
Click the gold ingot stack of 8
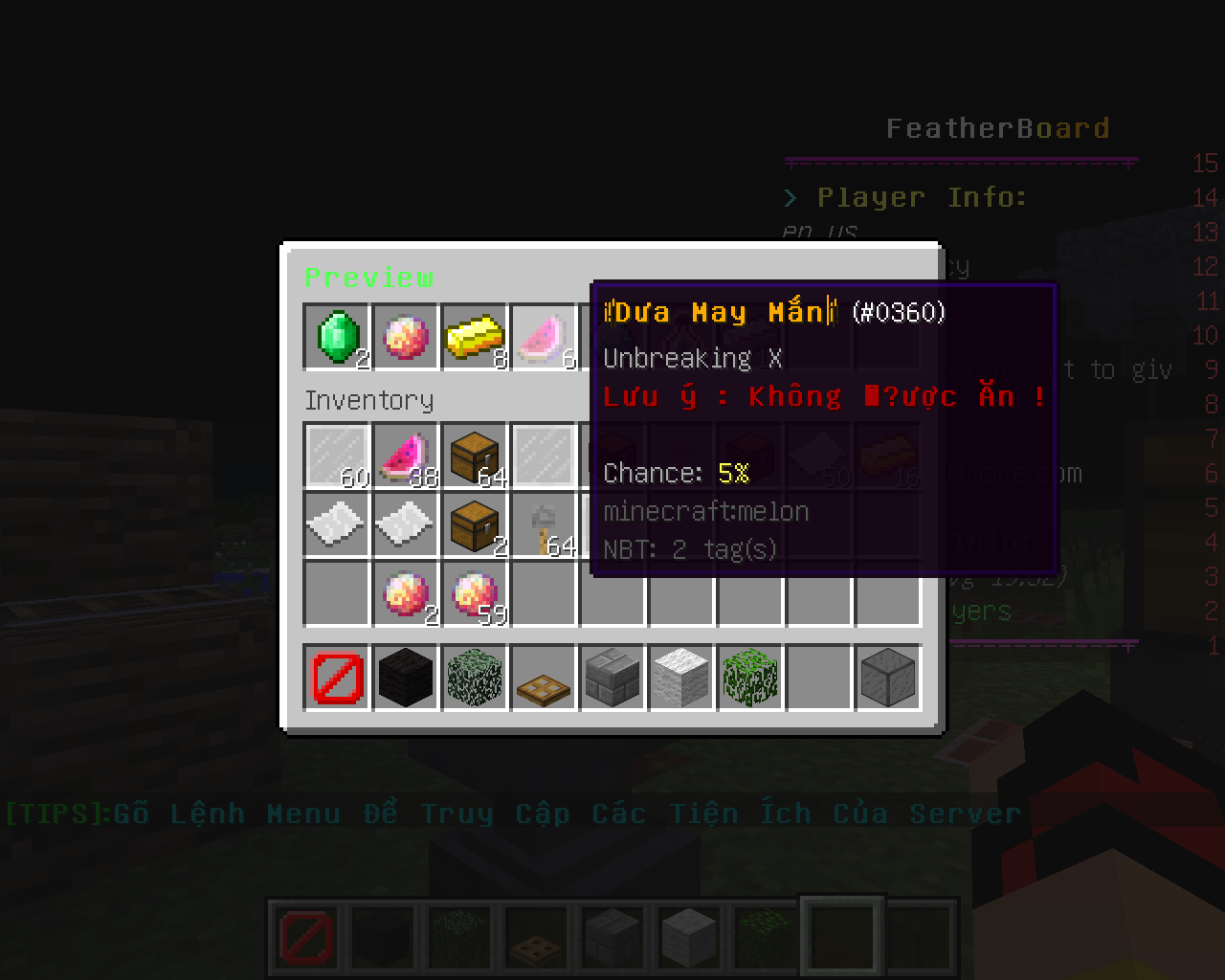[x=475, y=337]
